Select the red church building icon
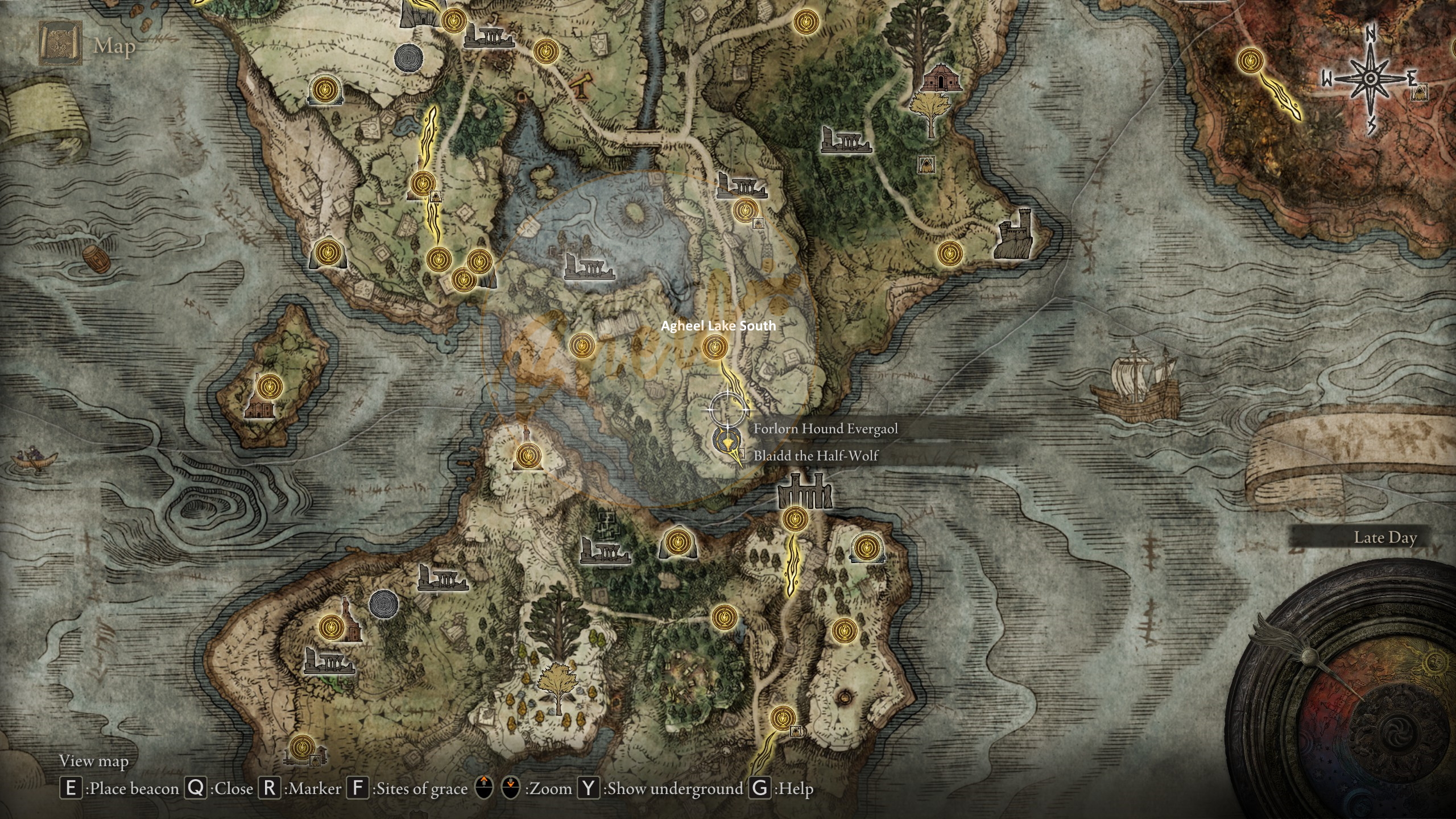 tap(941, 78)
